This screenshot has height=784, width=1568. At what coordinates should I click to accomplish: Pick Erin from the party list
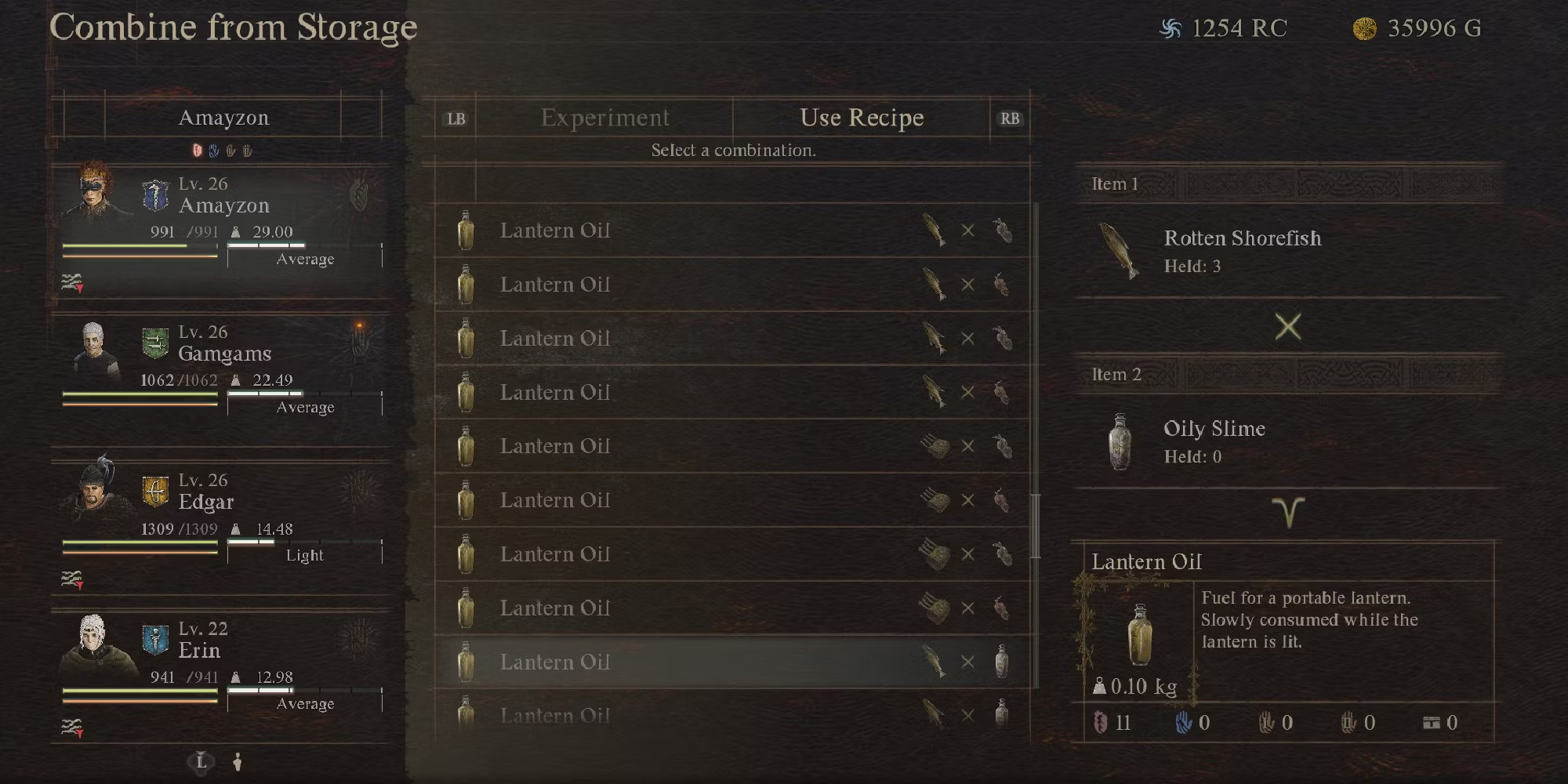pos(199,650)
